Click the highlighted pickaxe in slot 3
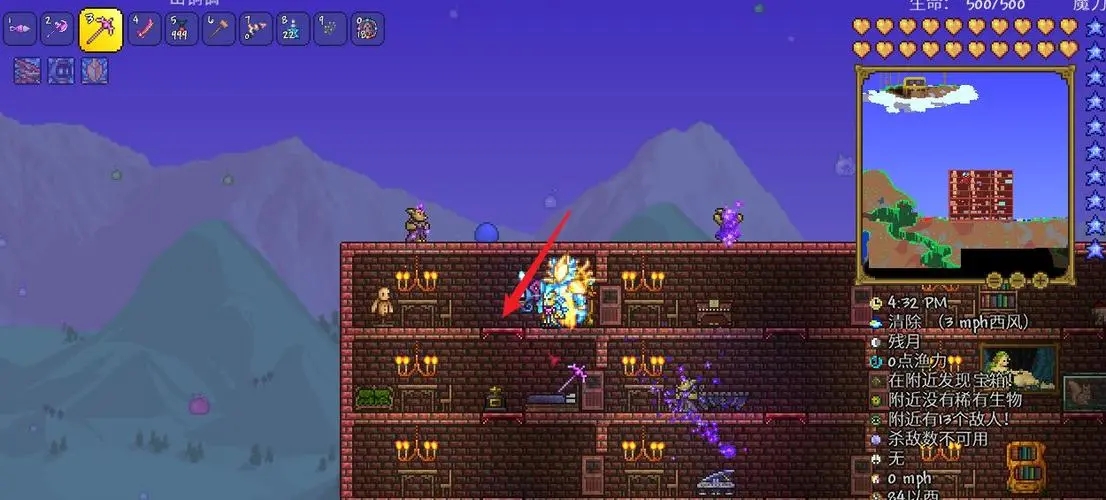Viewport: 1106px width, 500px height. click(x=99, y=30)
